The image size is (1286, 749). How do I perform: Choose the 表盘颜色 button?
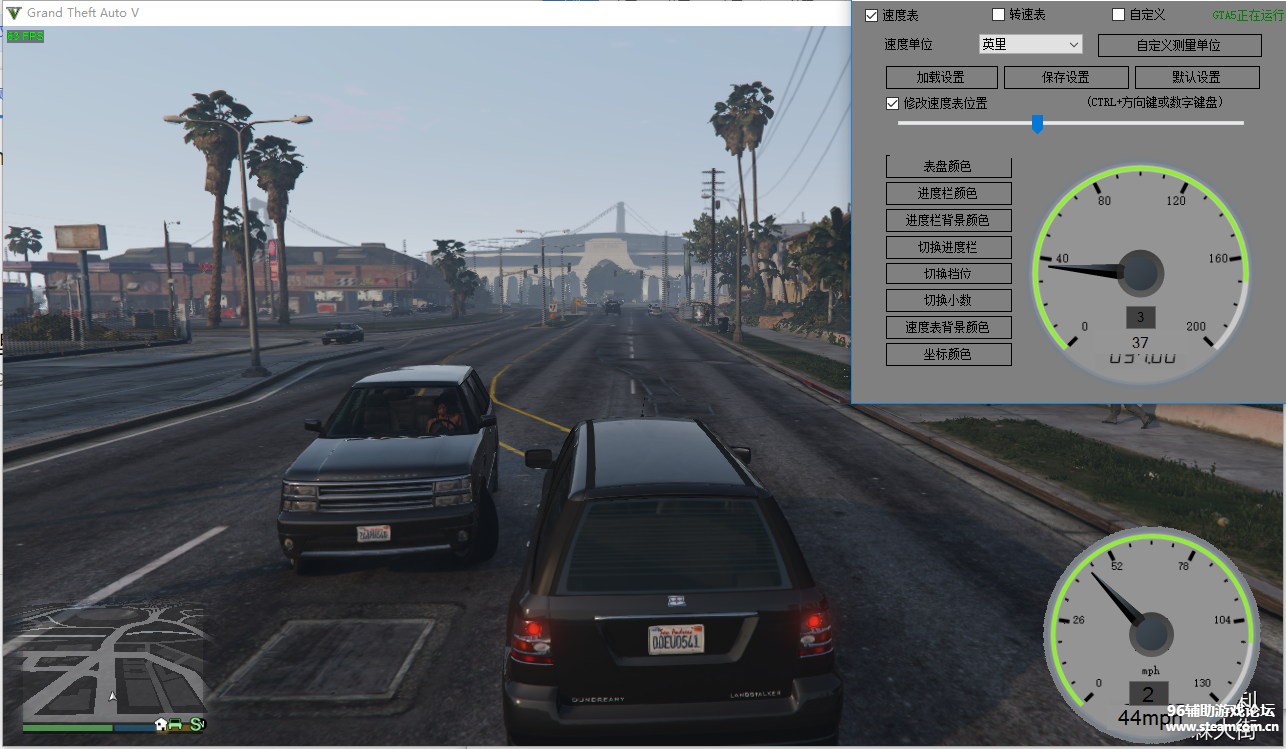(948, 167)
